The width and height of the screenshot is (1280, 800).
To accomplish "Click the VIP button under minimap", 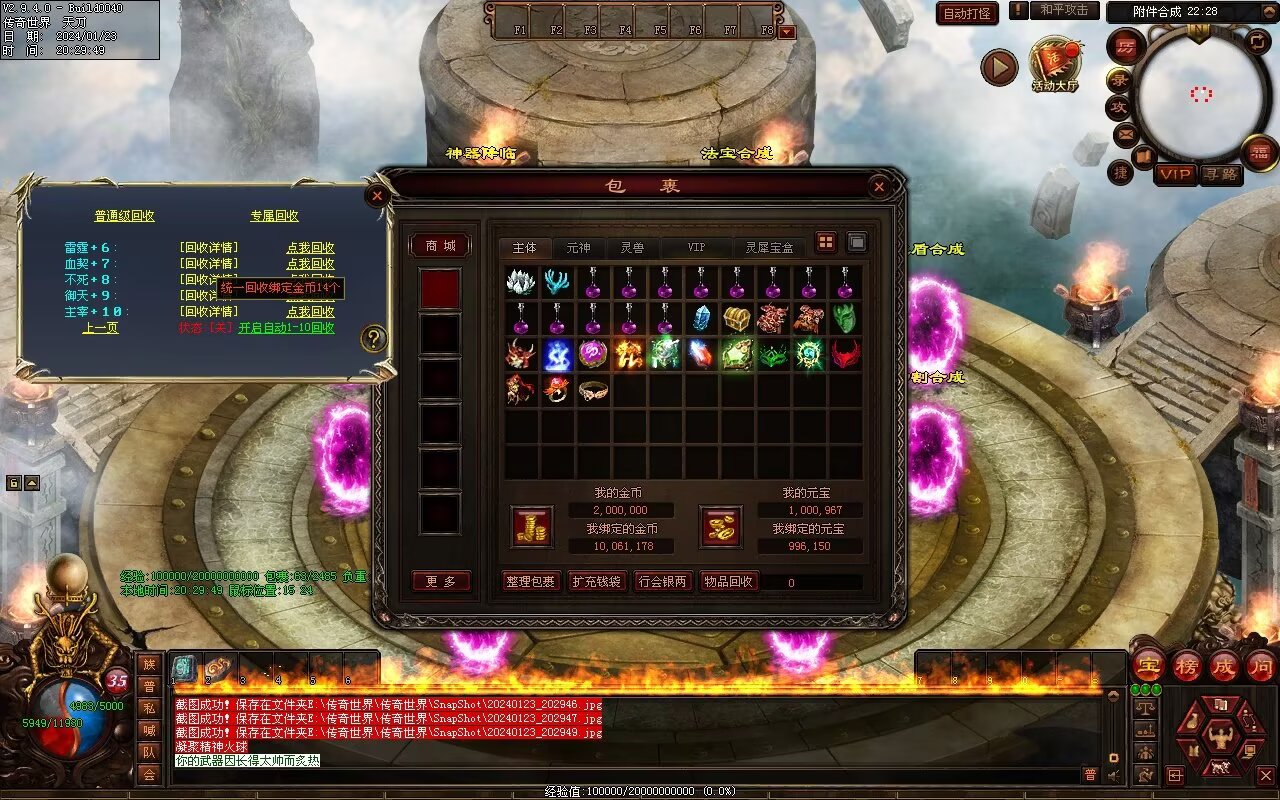I will pyautogui.click(x=1175, y=174).
